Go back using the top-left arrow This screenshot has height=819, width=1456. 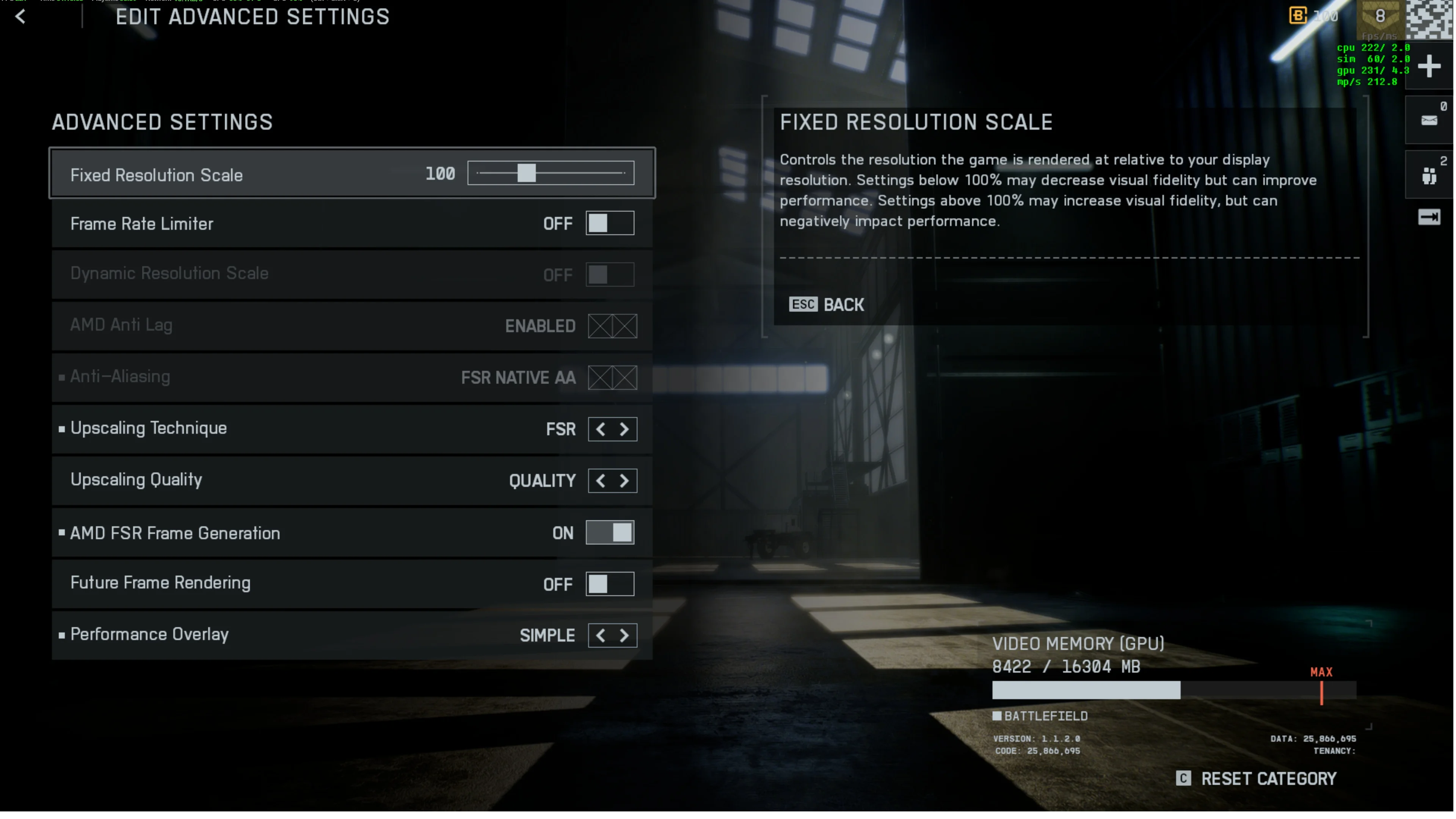(20, 16)
